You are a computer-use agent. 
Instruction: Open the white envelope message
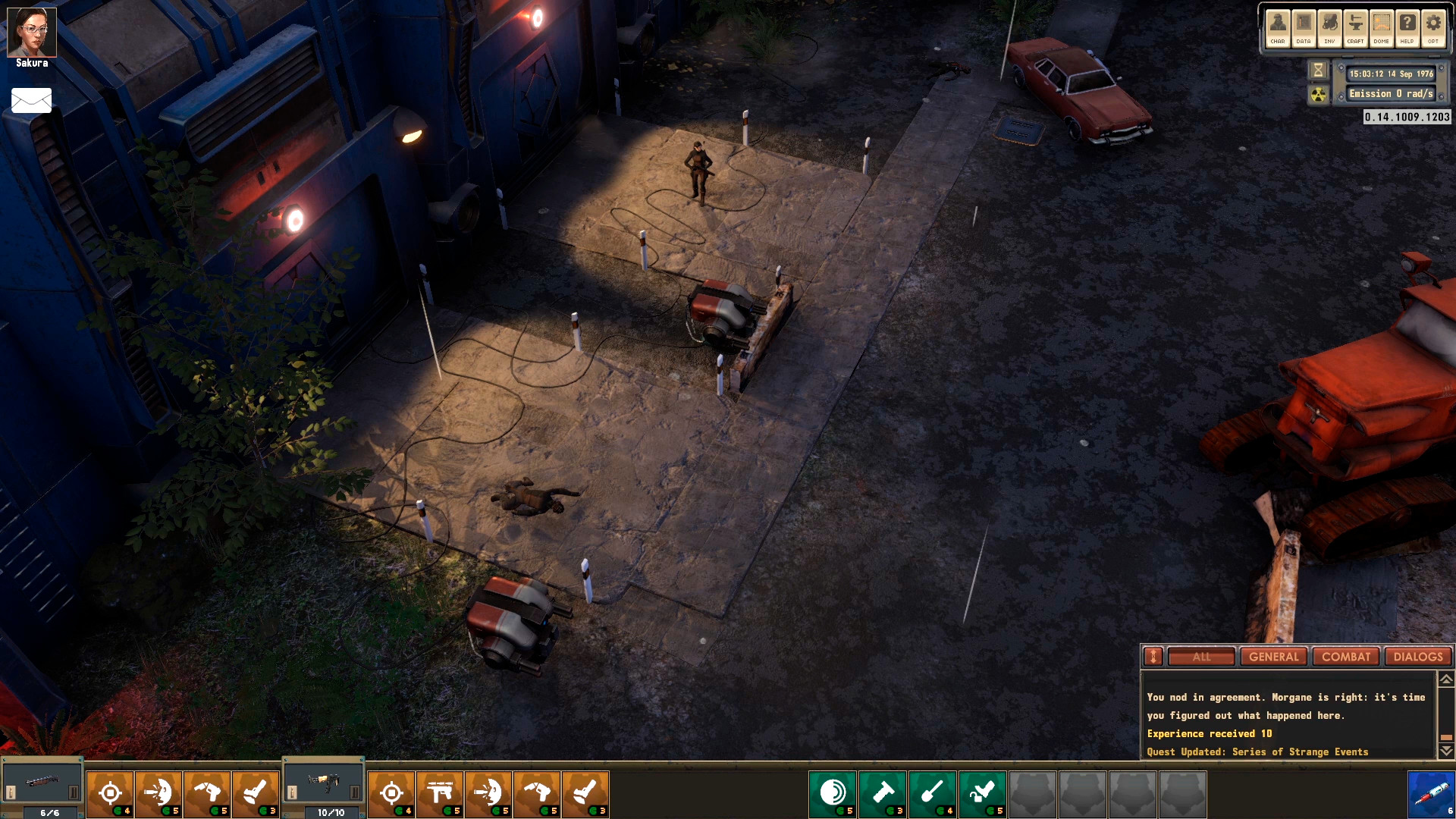[32, 100]
